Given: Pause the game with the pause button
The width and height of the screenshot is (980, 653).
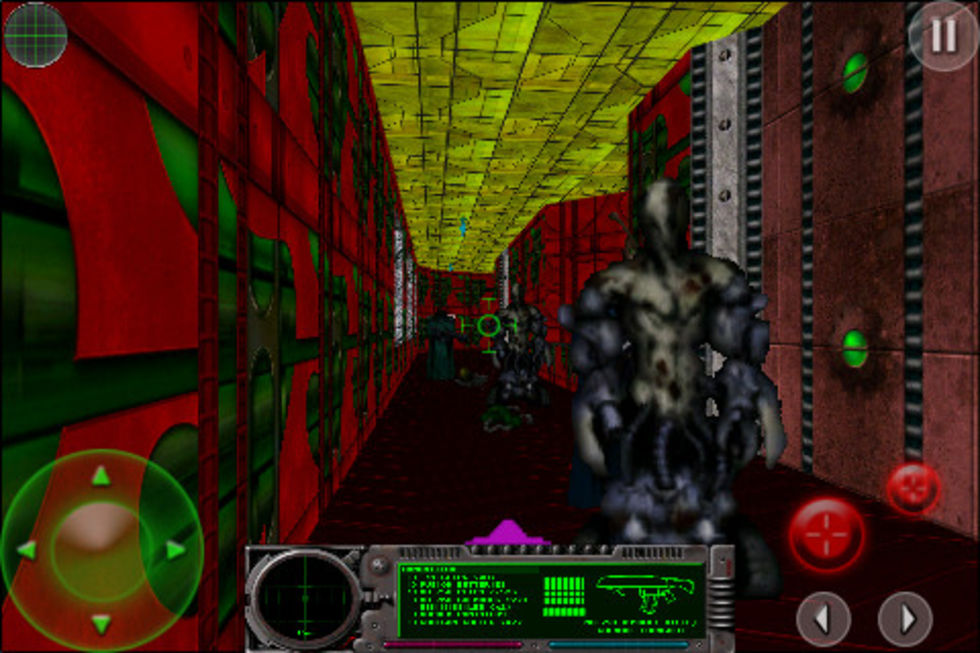Looking at the screenshot, I should point(943,36).
